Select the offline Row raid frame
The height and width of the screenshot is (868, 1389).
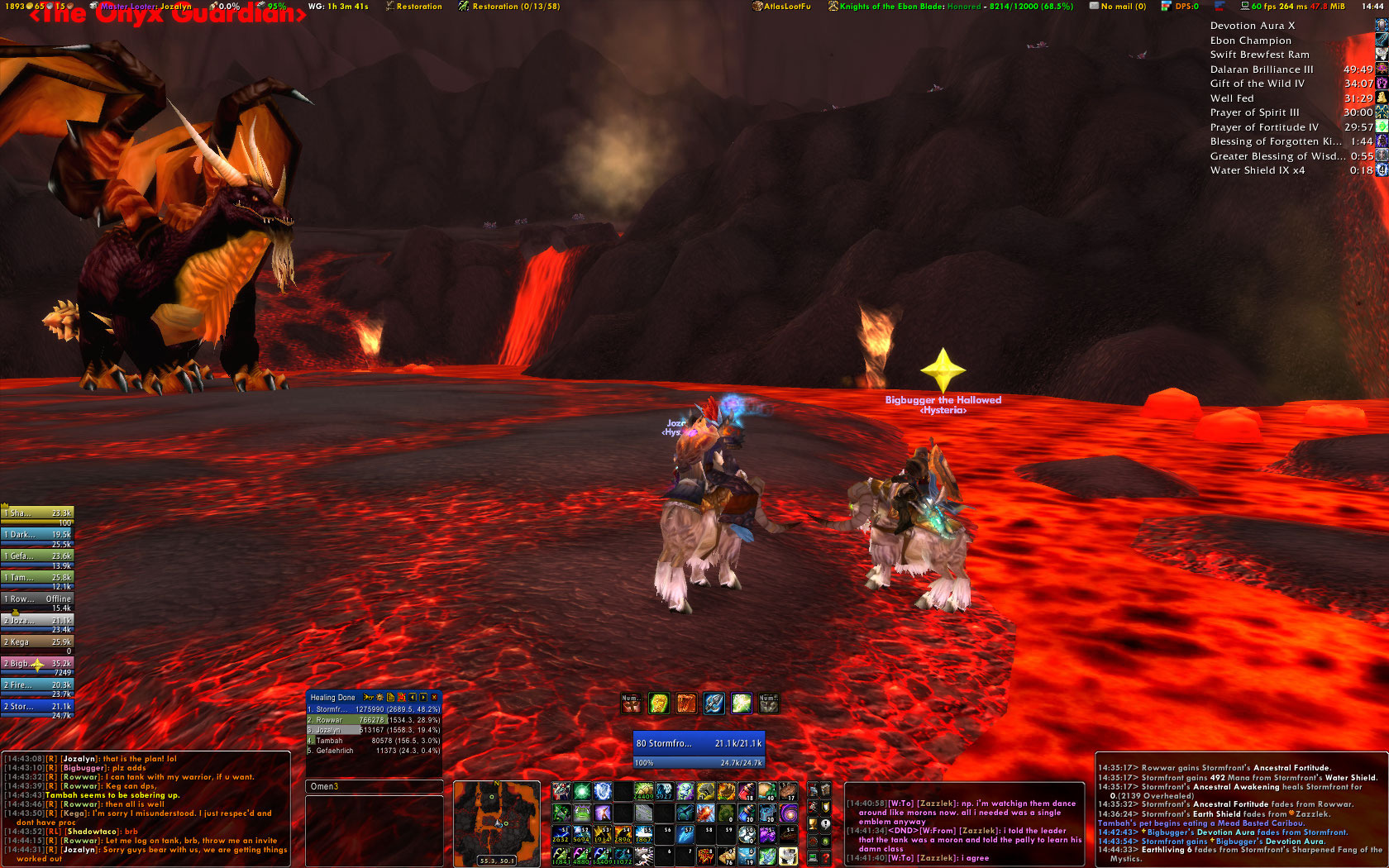click(x=38, y=599)
